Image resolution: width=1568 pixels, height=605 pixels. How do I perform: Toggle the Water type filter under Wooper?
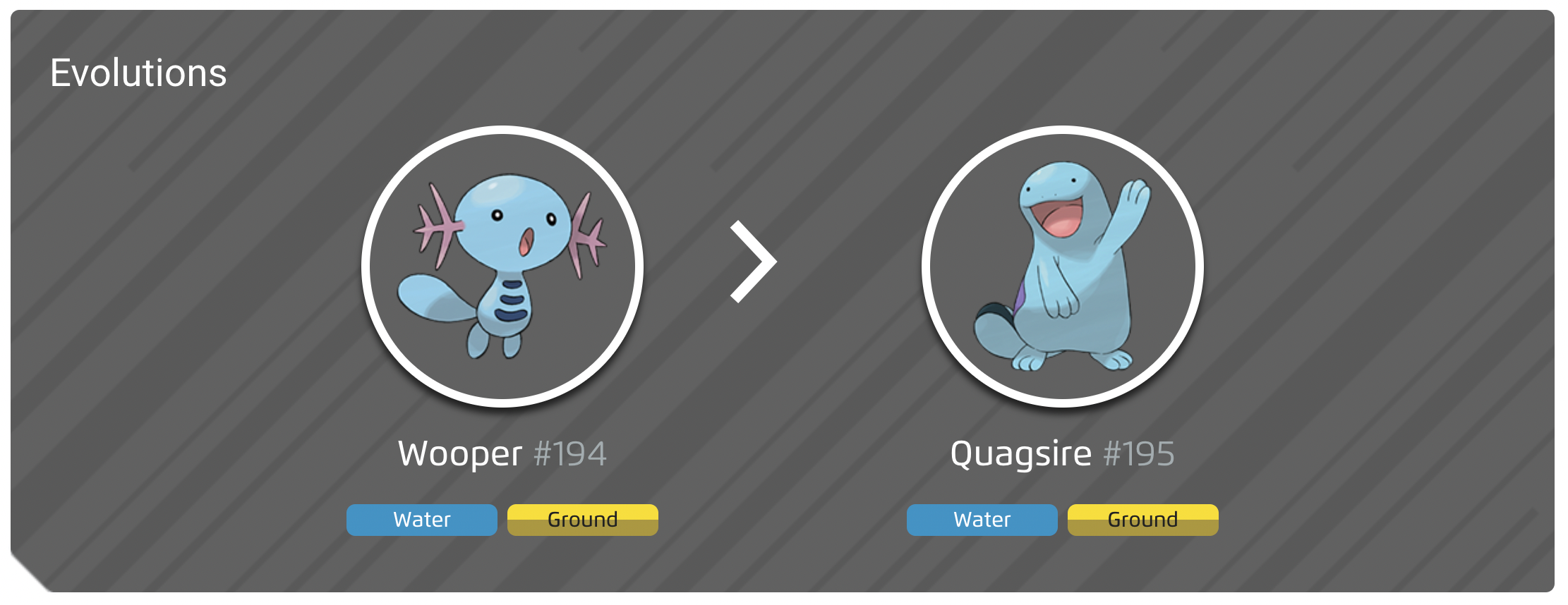click(x=421, y=520)
